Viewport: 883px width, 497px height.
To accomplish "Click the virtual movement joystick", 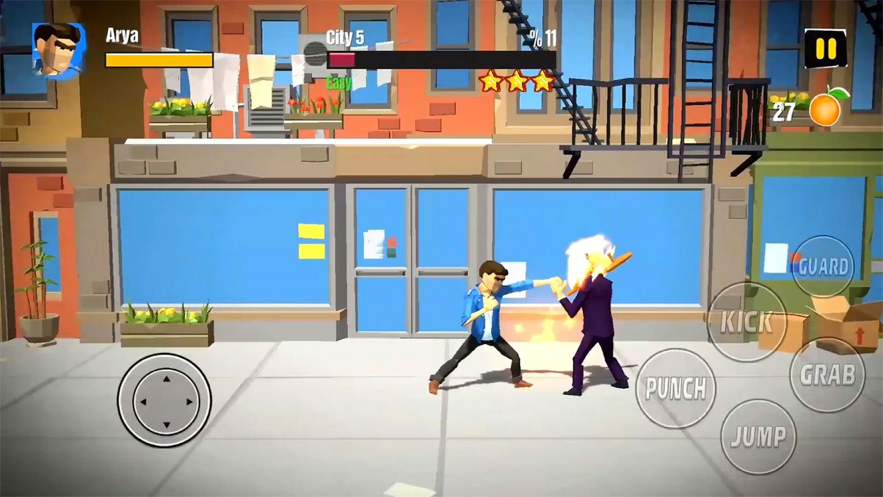I will pos(165,400).
